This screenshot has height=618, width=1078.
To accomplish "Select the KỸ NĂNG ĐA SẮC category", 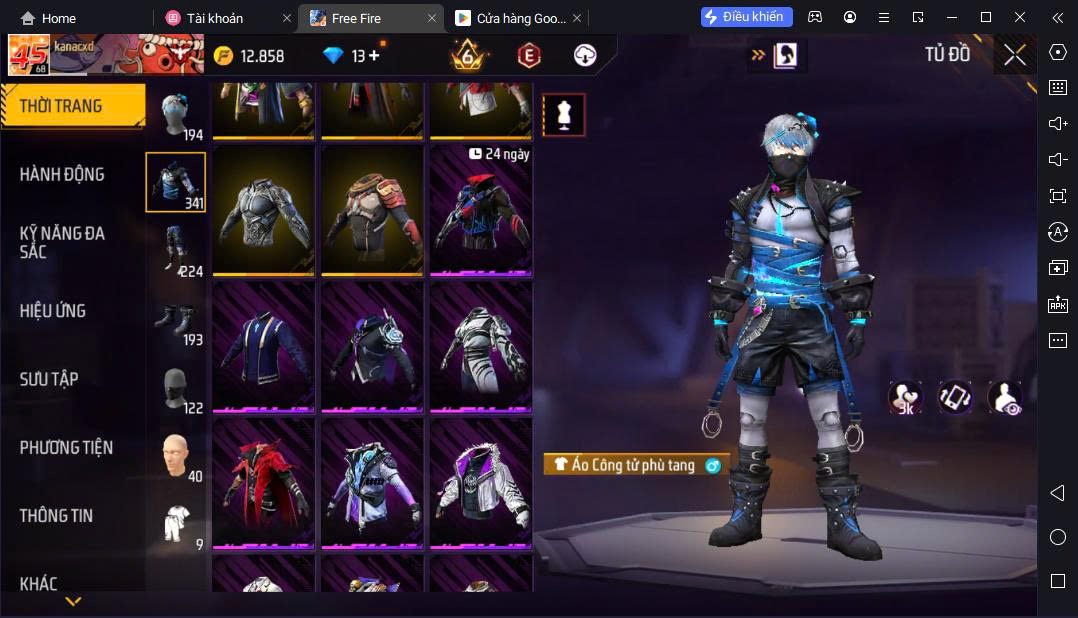I will tap(62, 242).
